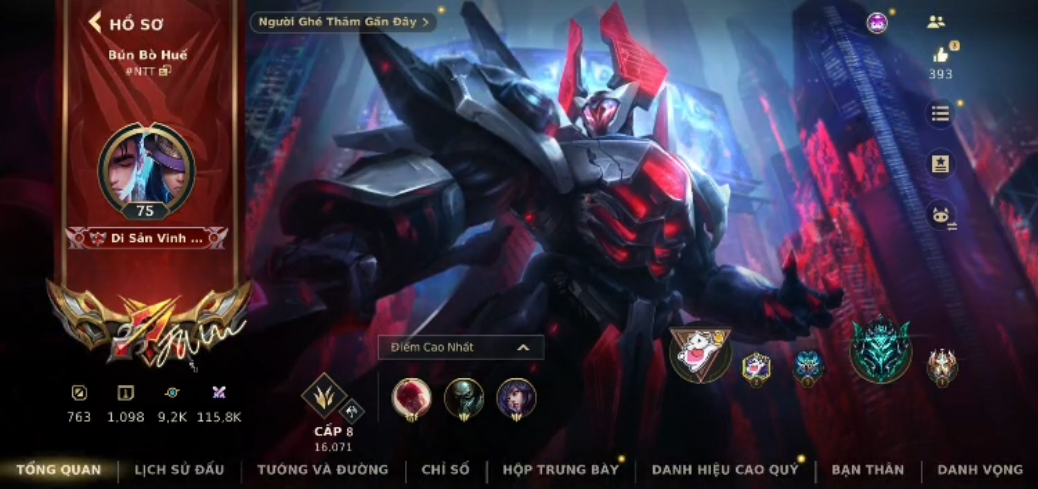
Task: Open the Danh Vọng tab
Action: pos(980,469)
